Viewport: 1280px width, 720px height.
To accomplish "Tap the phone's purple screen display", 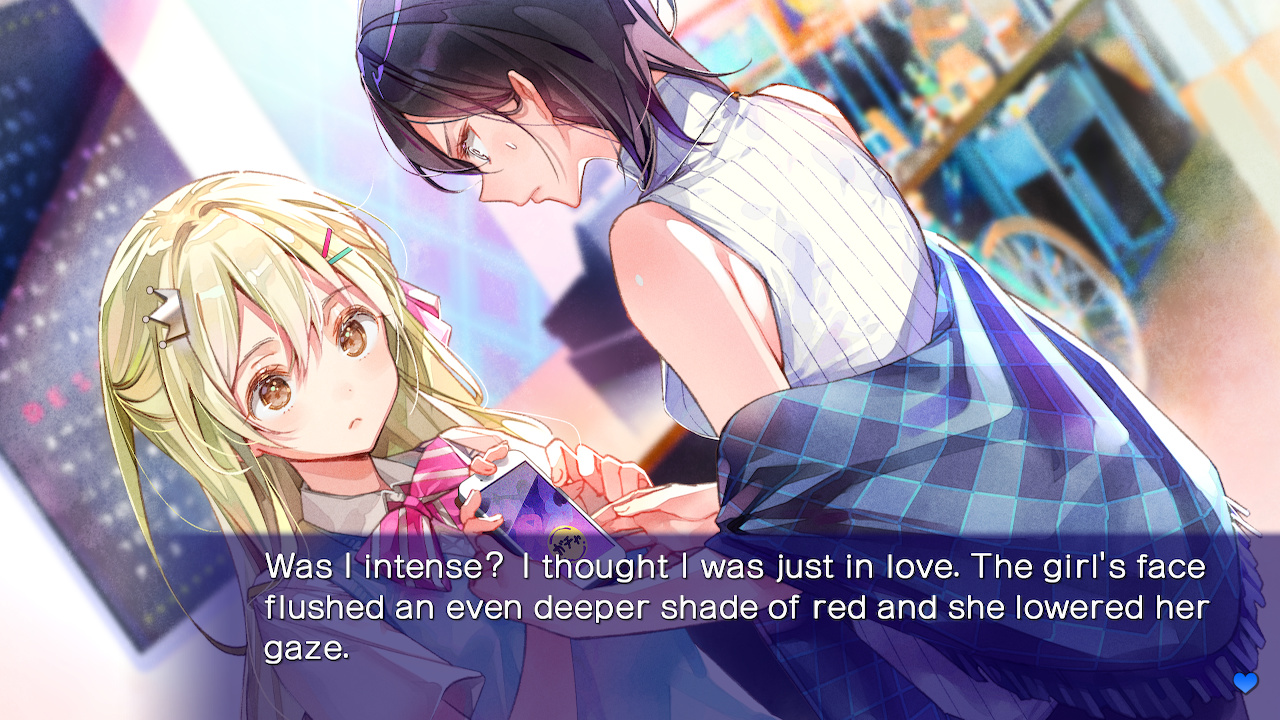I will pyautogui.click(x=537, y=507).
